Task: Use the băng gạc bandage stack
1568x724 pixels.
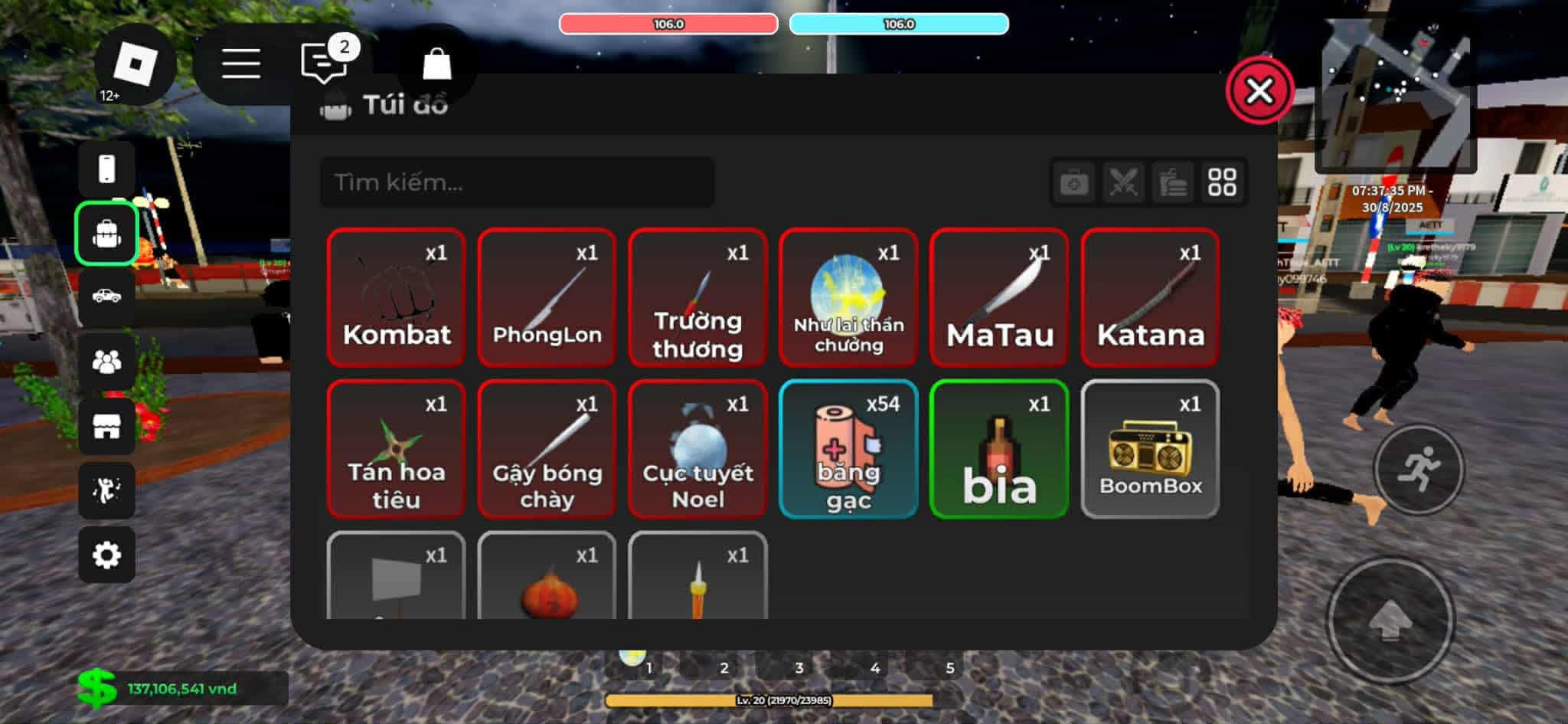Action: [848, 449]
